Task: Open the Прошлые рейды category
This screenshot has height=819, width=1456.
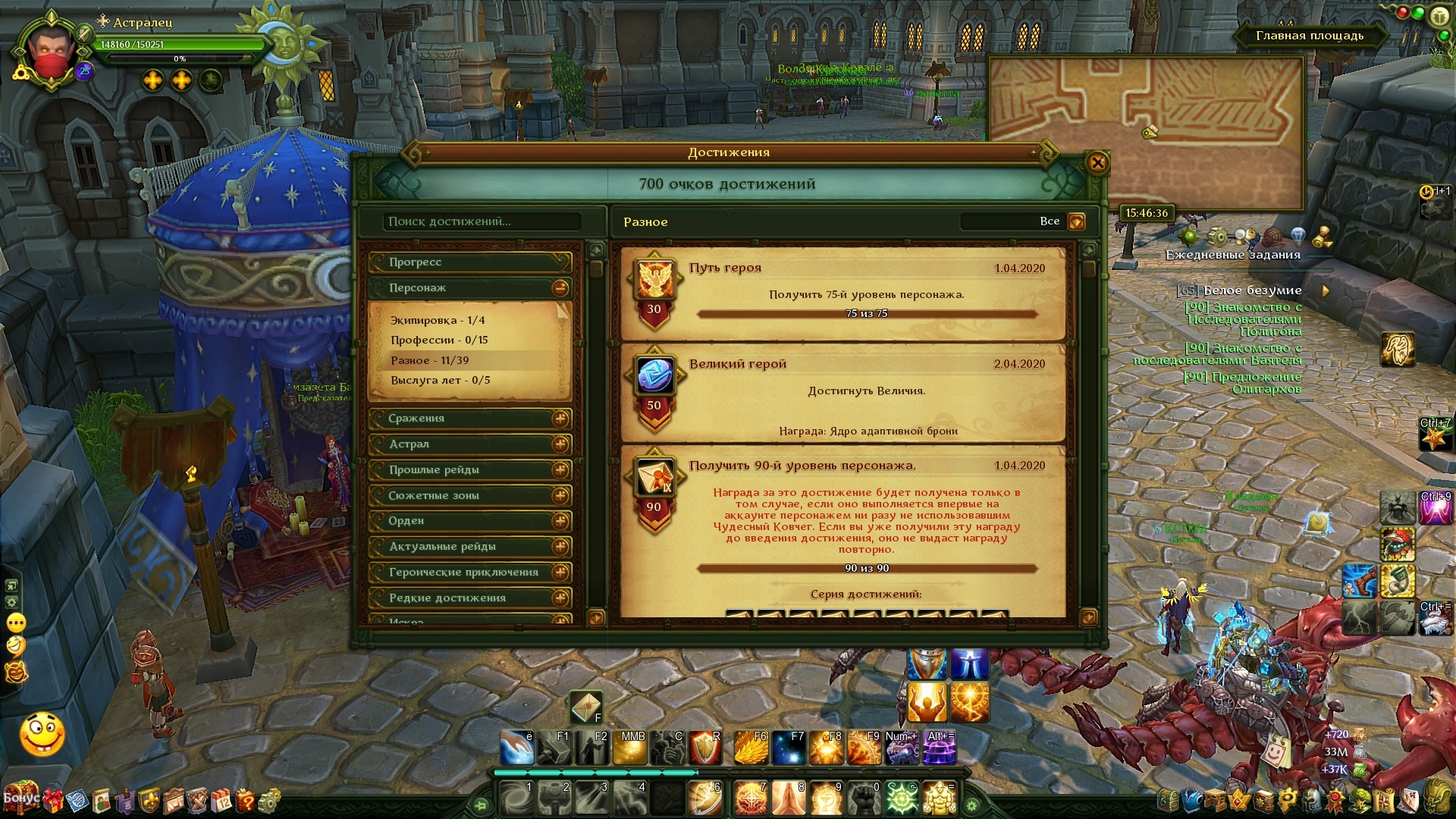Action: [469, 470]
